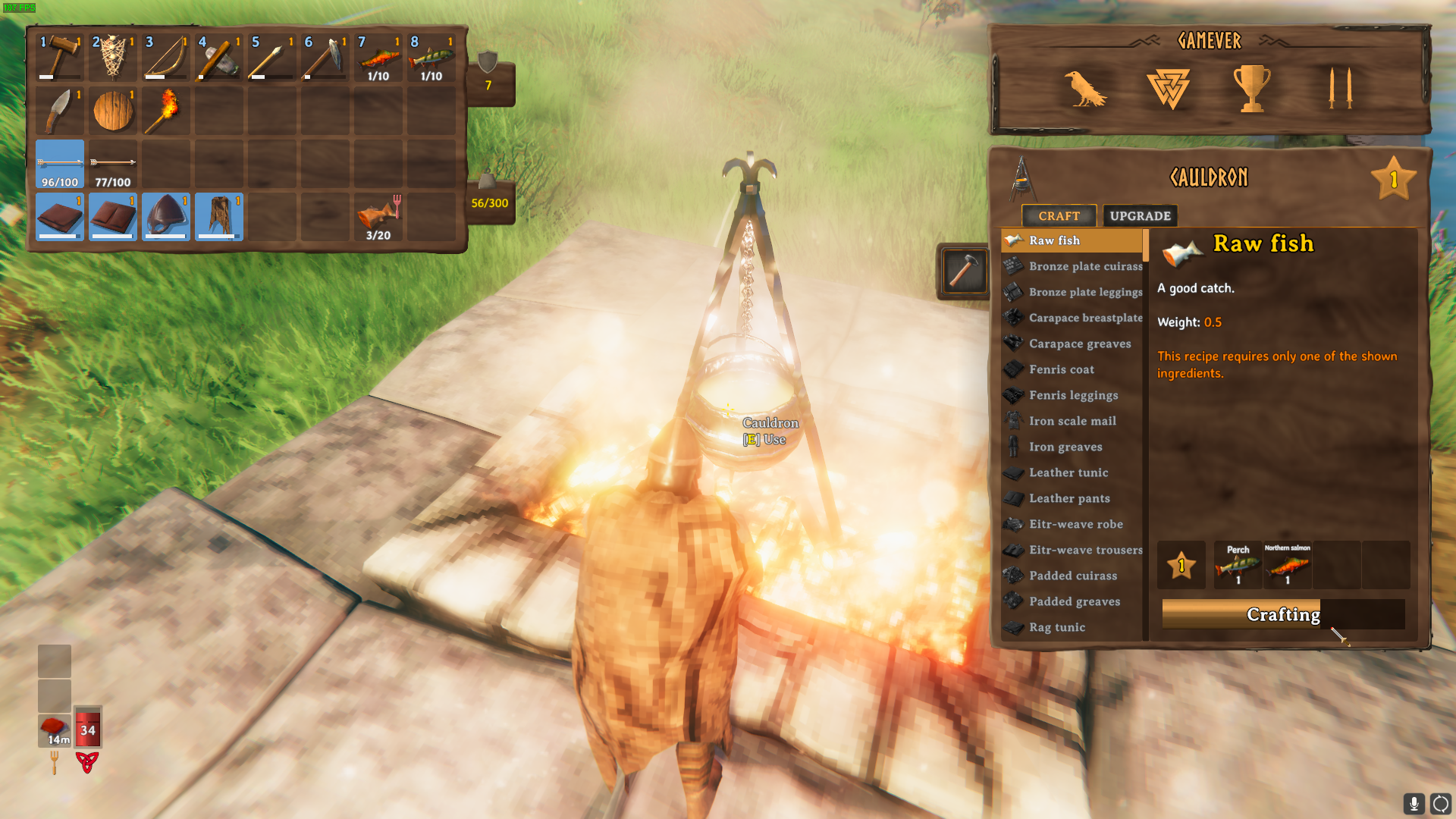Click the Crafting progress button
Viewport: 1456px width, 819px height.
[1283, 614]
